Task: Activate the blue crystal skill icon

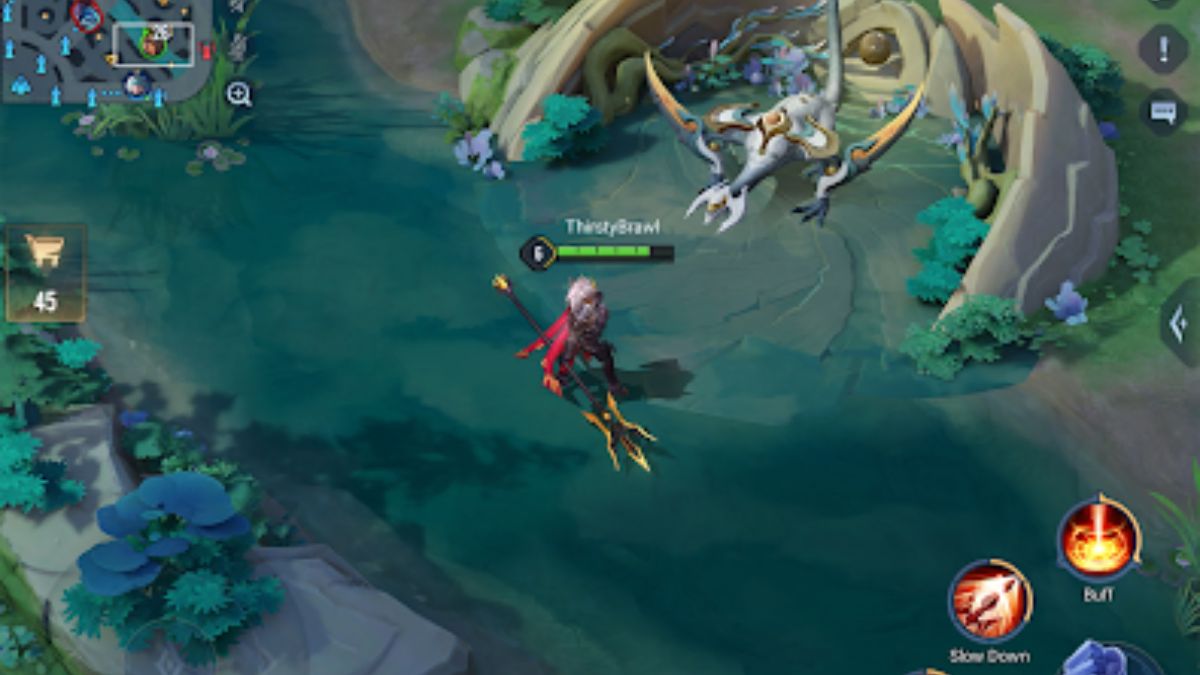Action: (x=1100, y=660)
